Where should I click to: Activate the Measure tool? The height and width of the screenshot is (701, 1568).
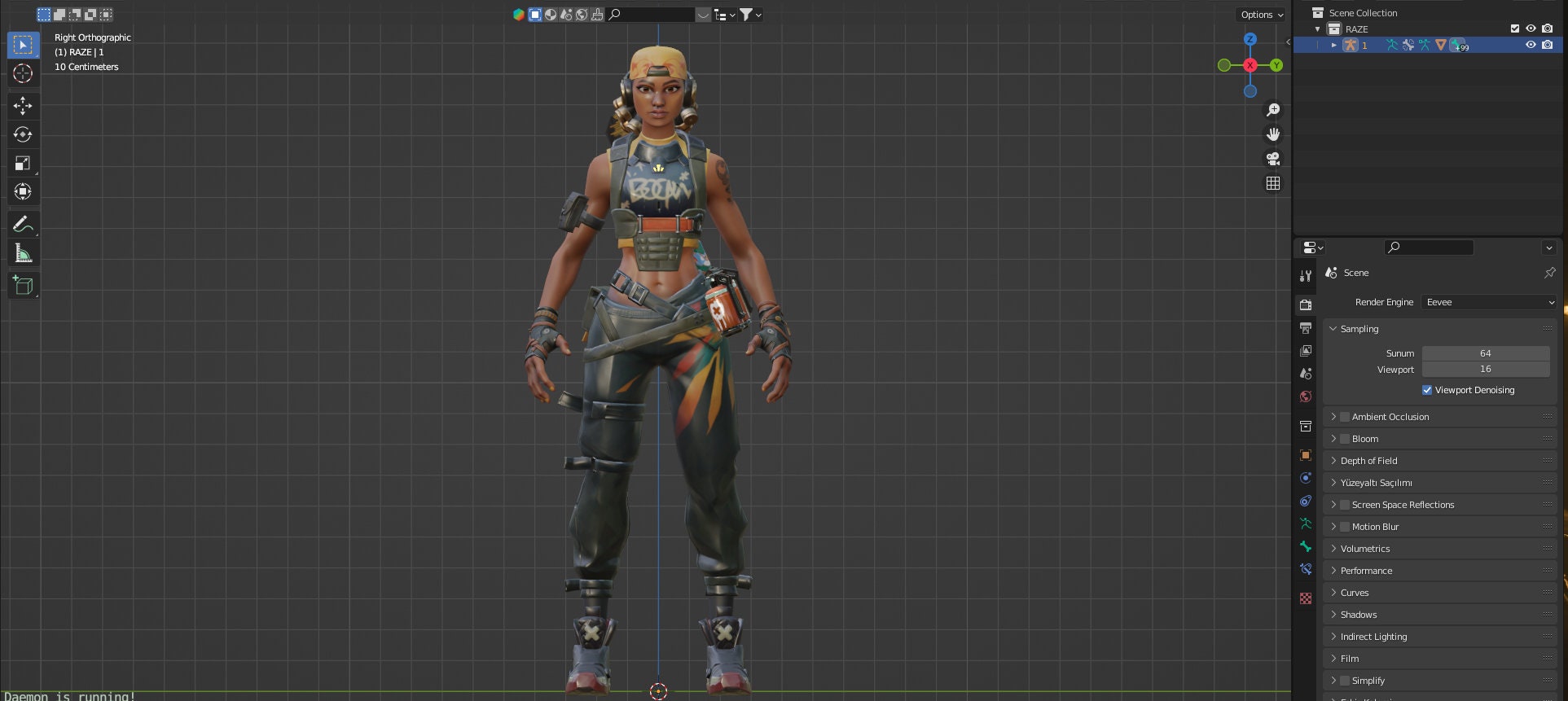coord(23,252)
